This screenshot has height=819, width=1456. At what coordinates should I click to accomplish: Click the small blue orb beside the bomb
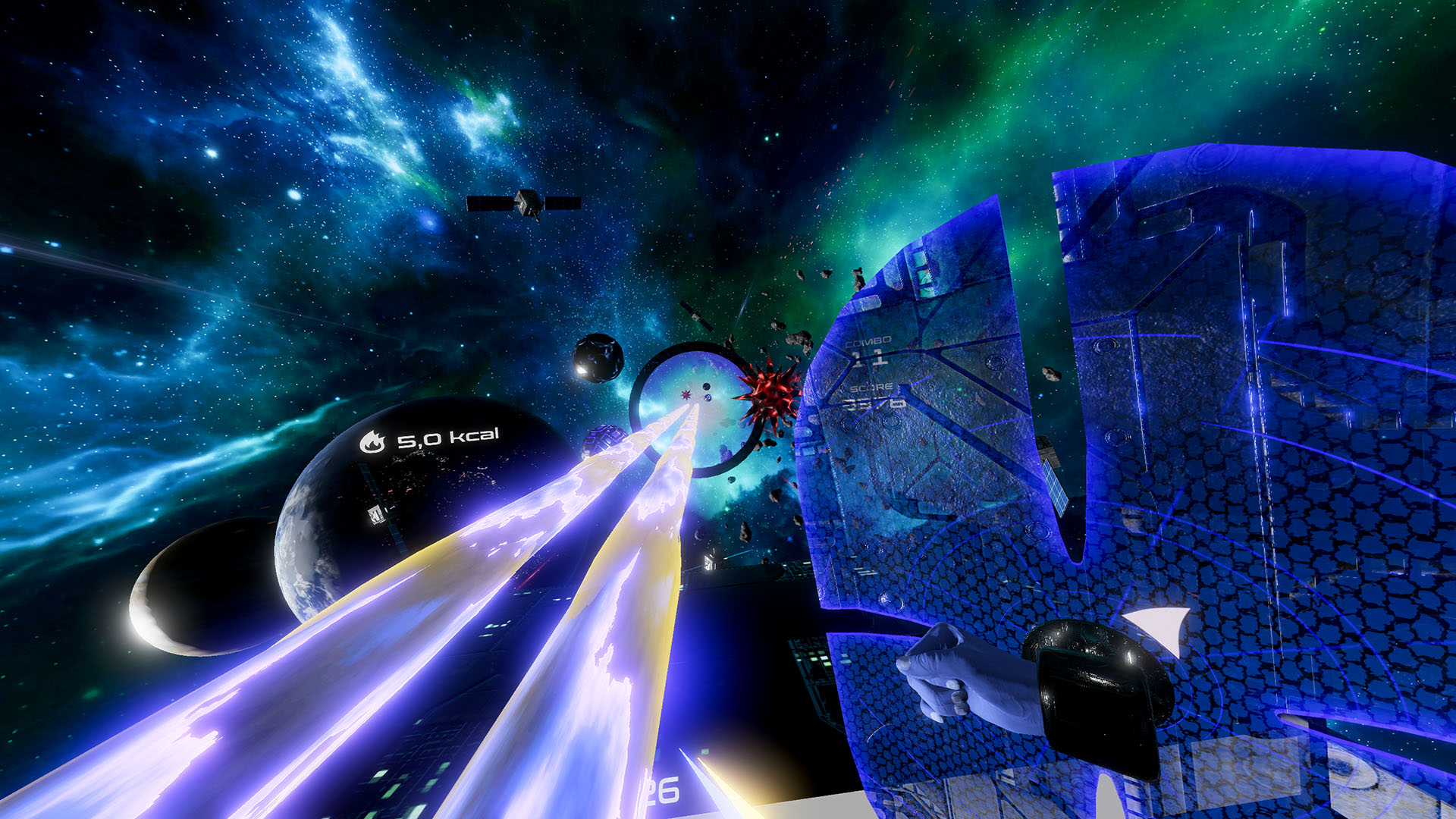click(708, 398)
